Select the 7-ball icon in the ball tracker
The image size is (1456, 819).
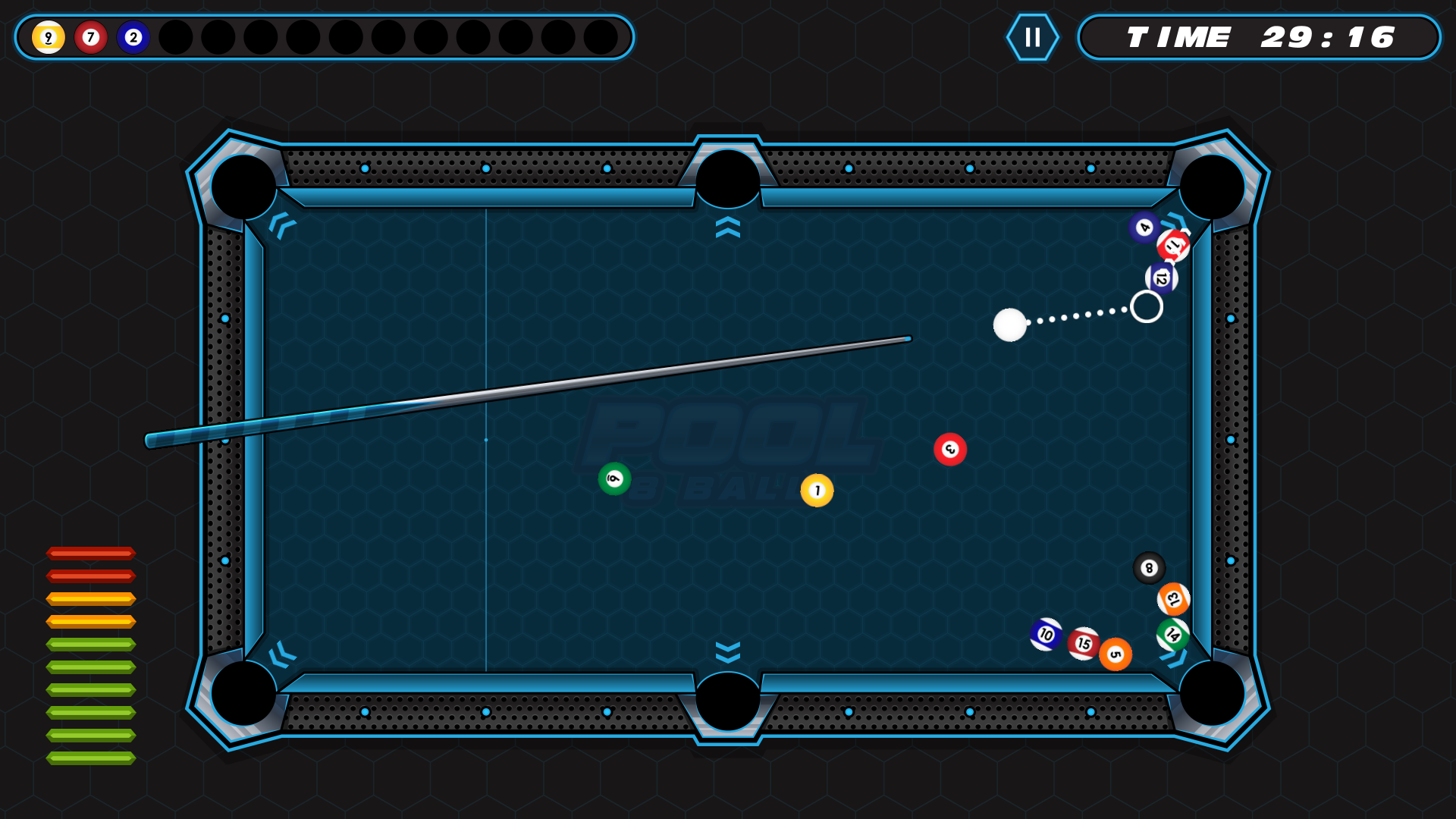[91, 36]
